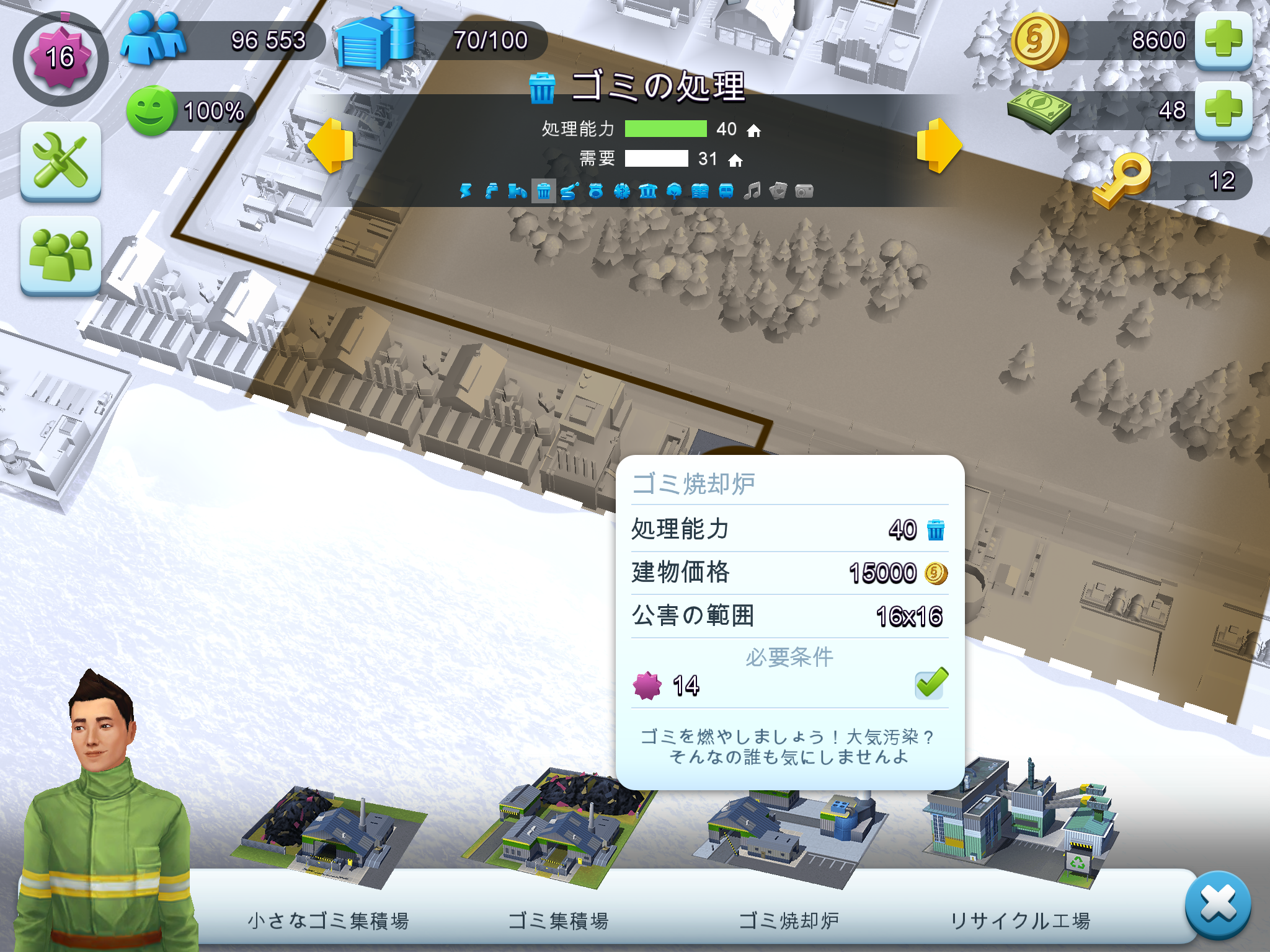Switch to the health star category

coord(621,191)
